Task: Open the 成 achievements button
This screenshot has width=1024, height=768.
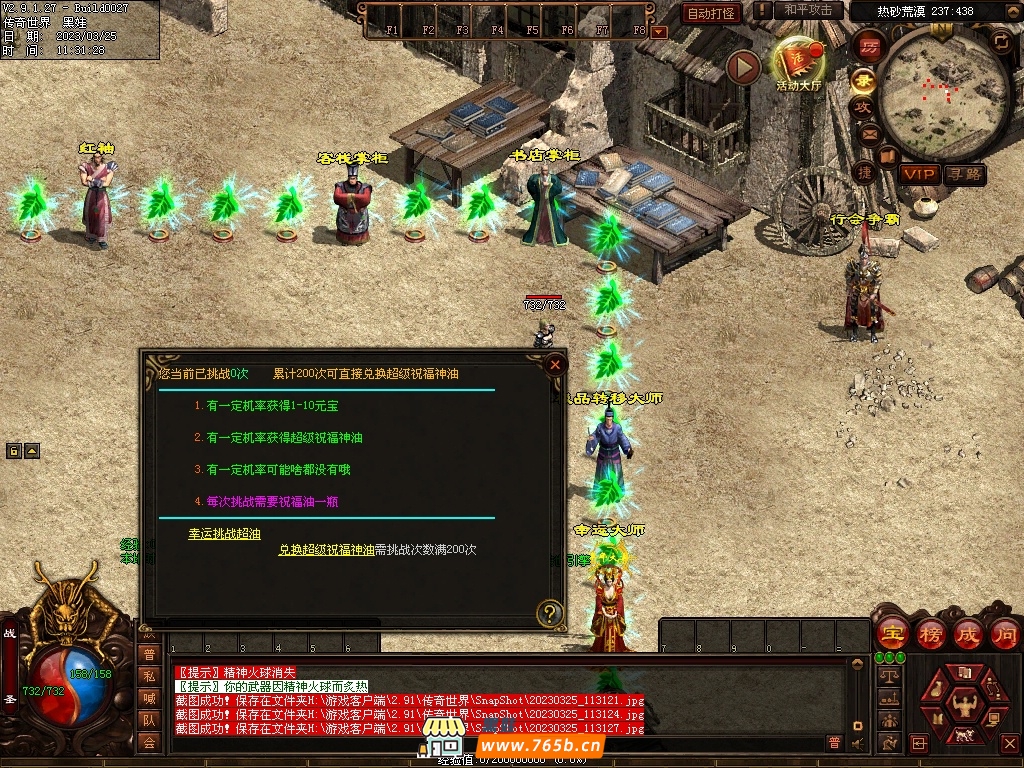Action: pos(968,633)
